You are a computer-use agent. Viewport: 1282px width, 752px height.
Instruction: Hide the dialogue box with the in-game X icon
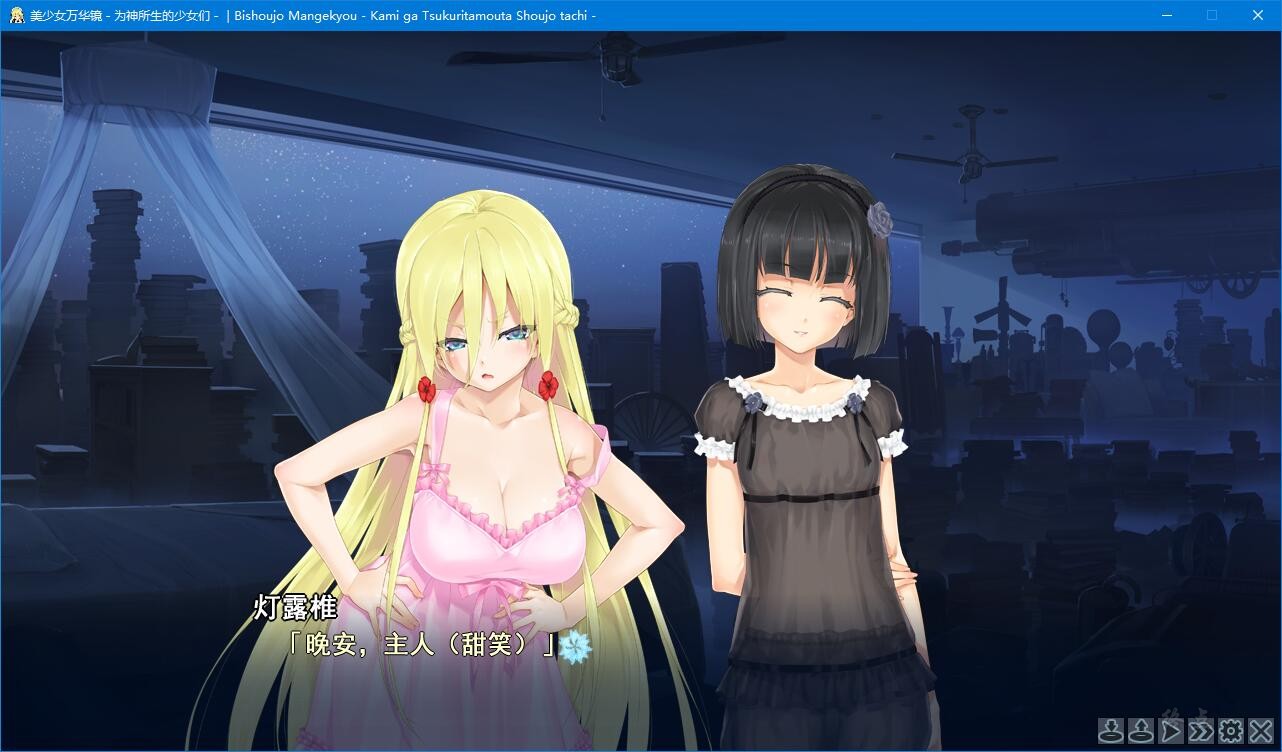tap(1261, 731)
